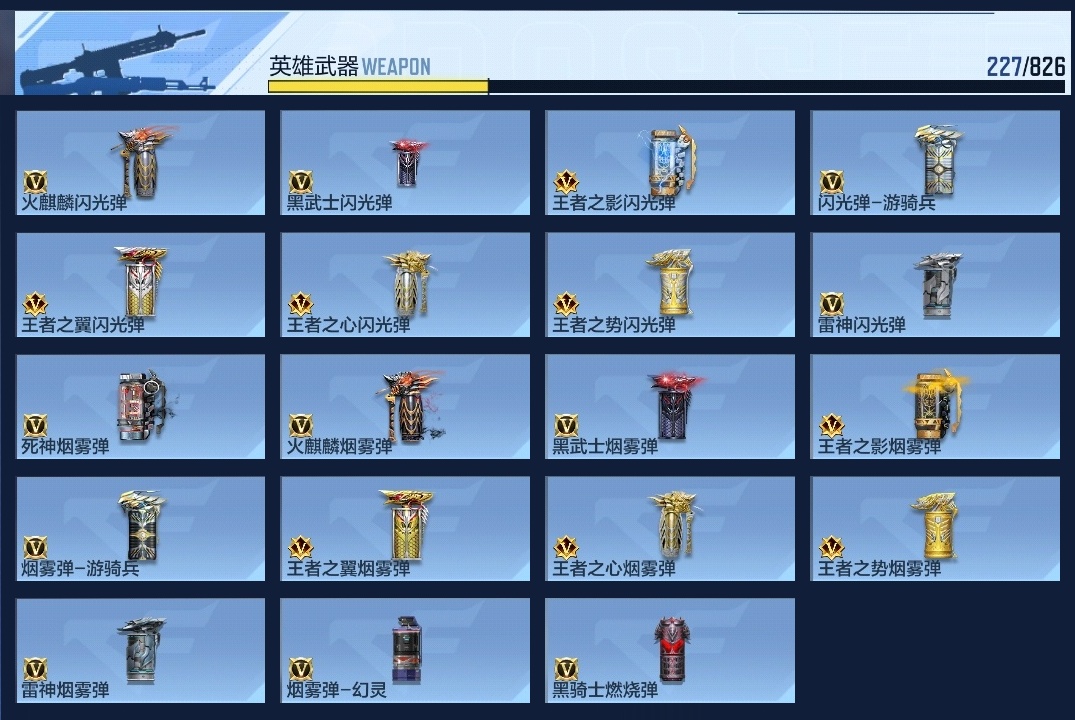Click the 王者之势烟雾弹 grenade
Viewport: 1075px width, 720px height.
(x=935, y=529)
